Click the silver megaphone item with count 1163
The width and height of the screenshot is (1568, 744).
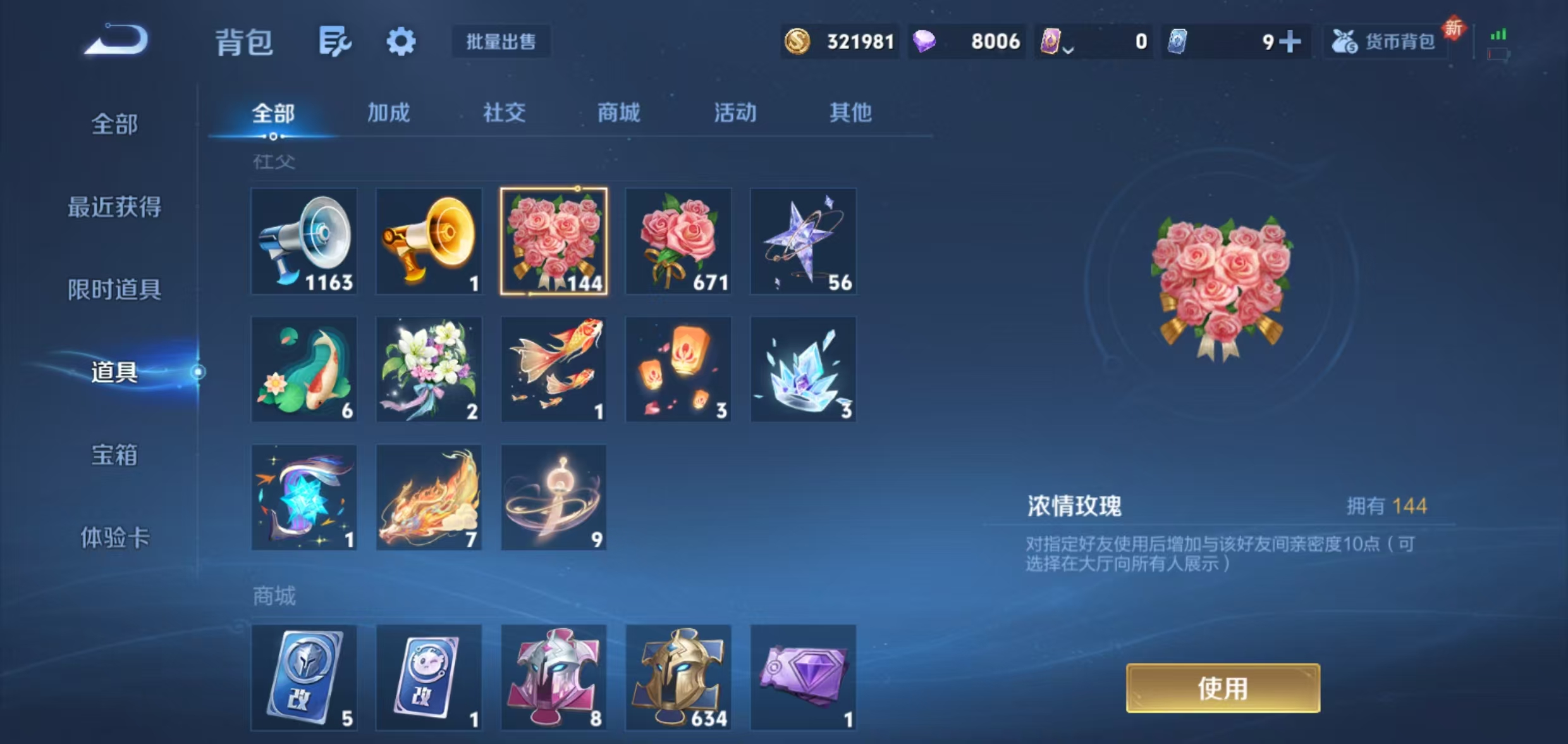click(304, 241)
